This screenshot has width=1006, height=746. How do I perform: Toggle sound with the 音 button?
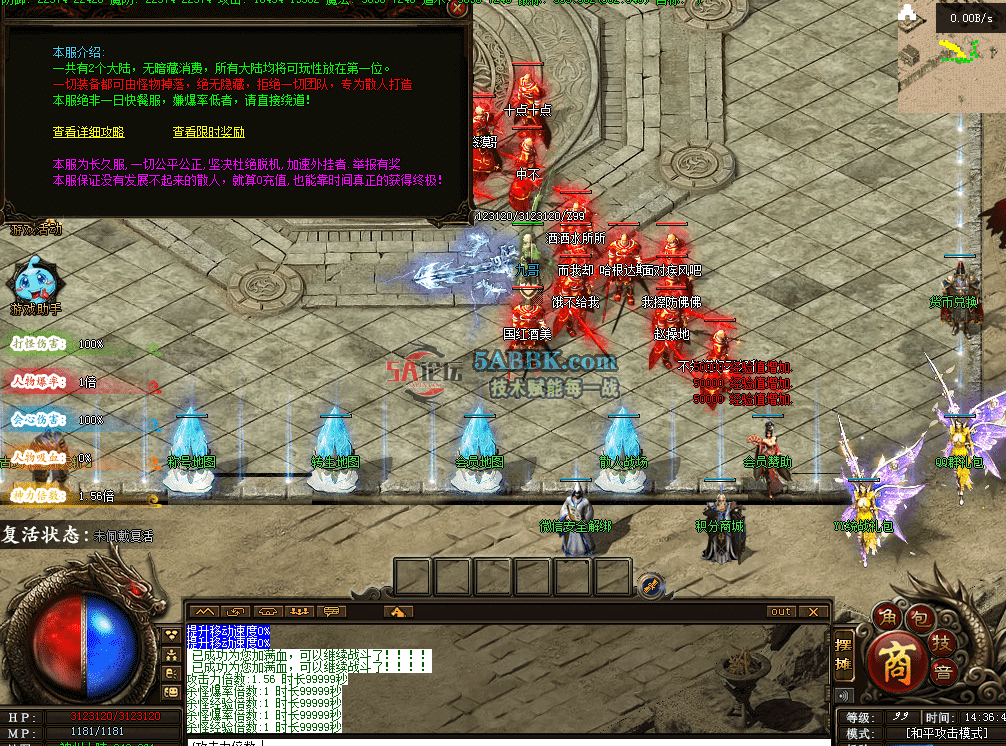pyautogui.click(x=942, y=671)
